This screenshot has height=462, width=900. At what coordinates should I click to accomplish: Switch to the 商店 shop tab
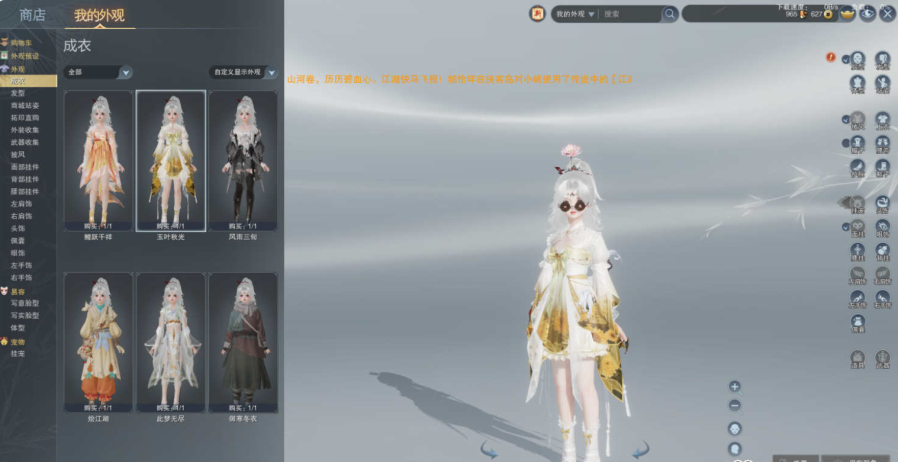click(x=32, y=14)
